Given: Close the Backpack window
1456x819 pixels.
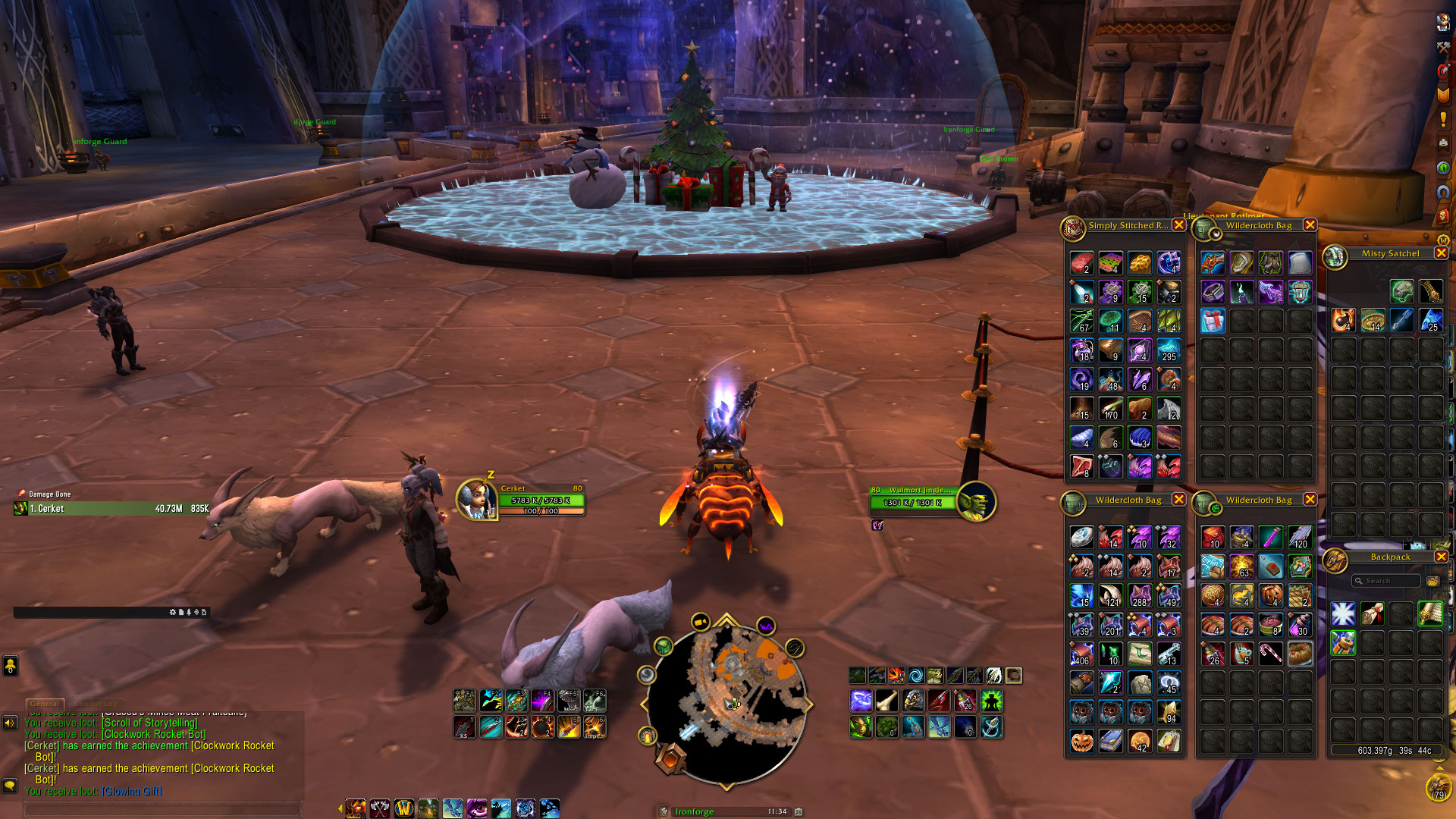Looking at the screenshot, I should pos(1441,557).
